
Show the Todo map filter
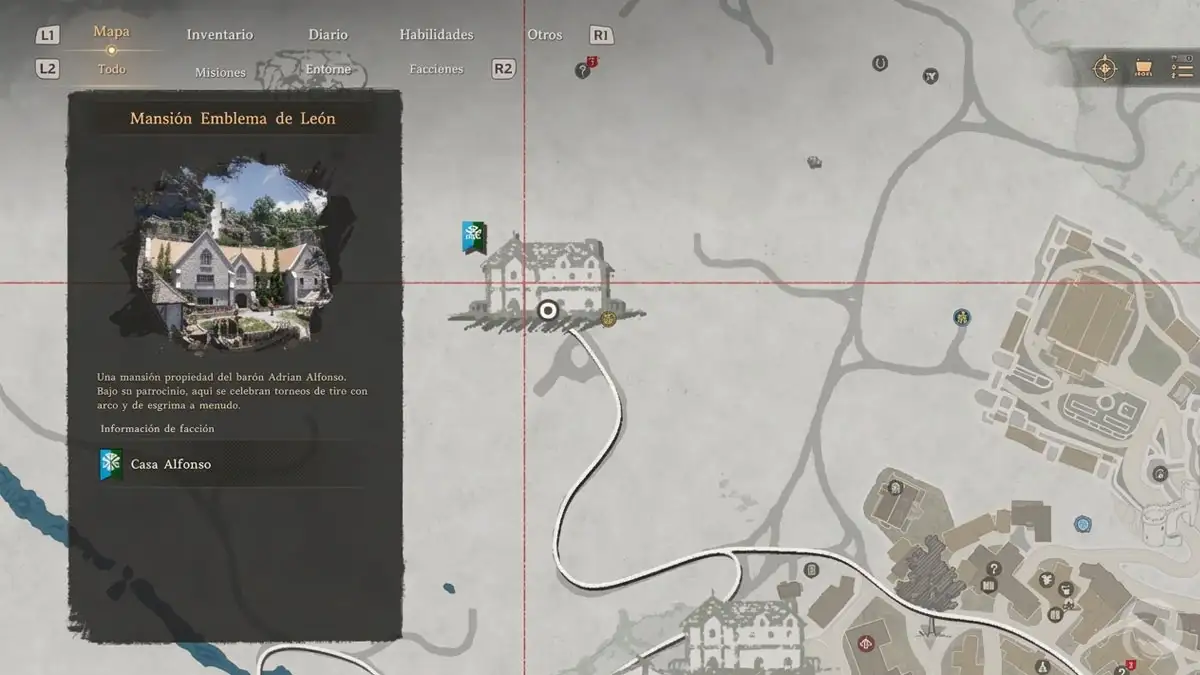click(112, 70)
